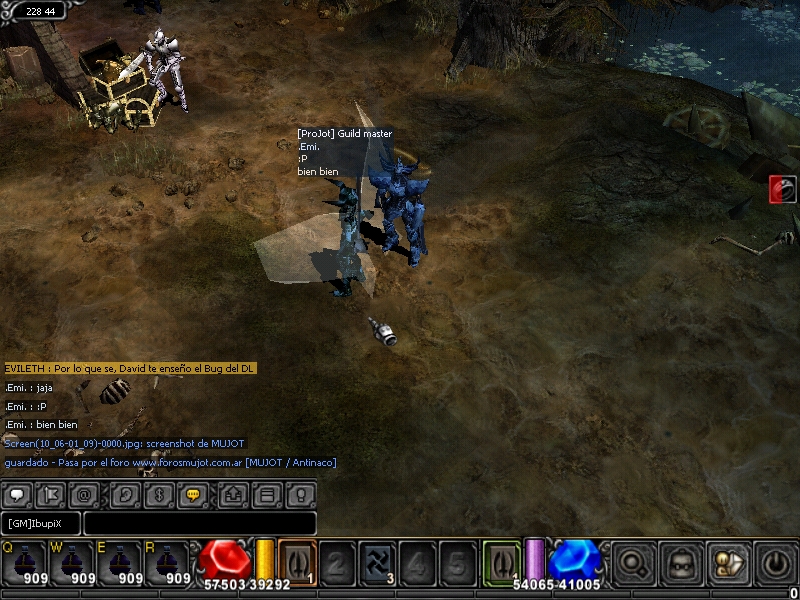Select the flag chat mode button

click(x=49, y=494)
